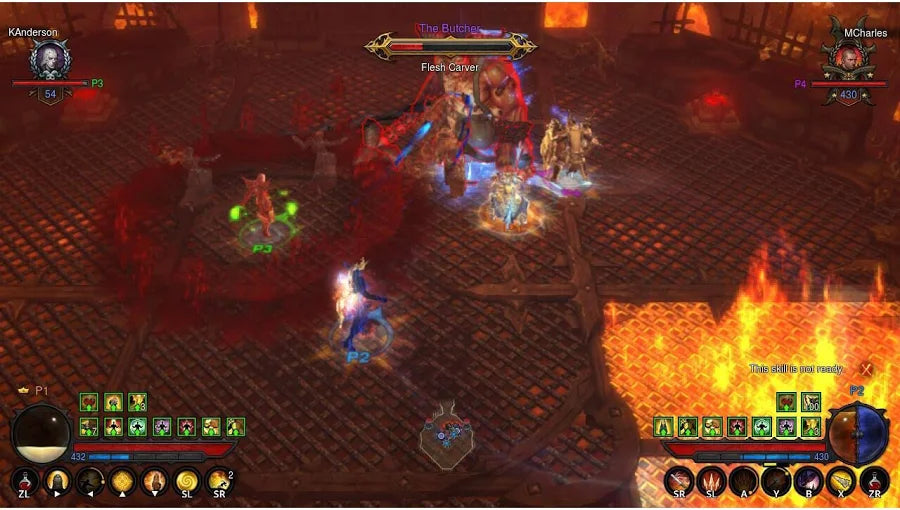Activate P2's golden spearhead skill

pyautogui.click(x=842, y=481)
